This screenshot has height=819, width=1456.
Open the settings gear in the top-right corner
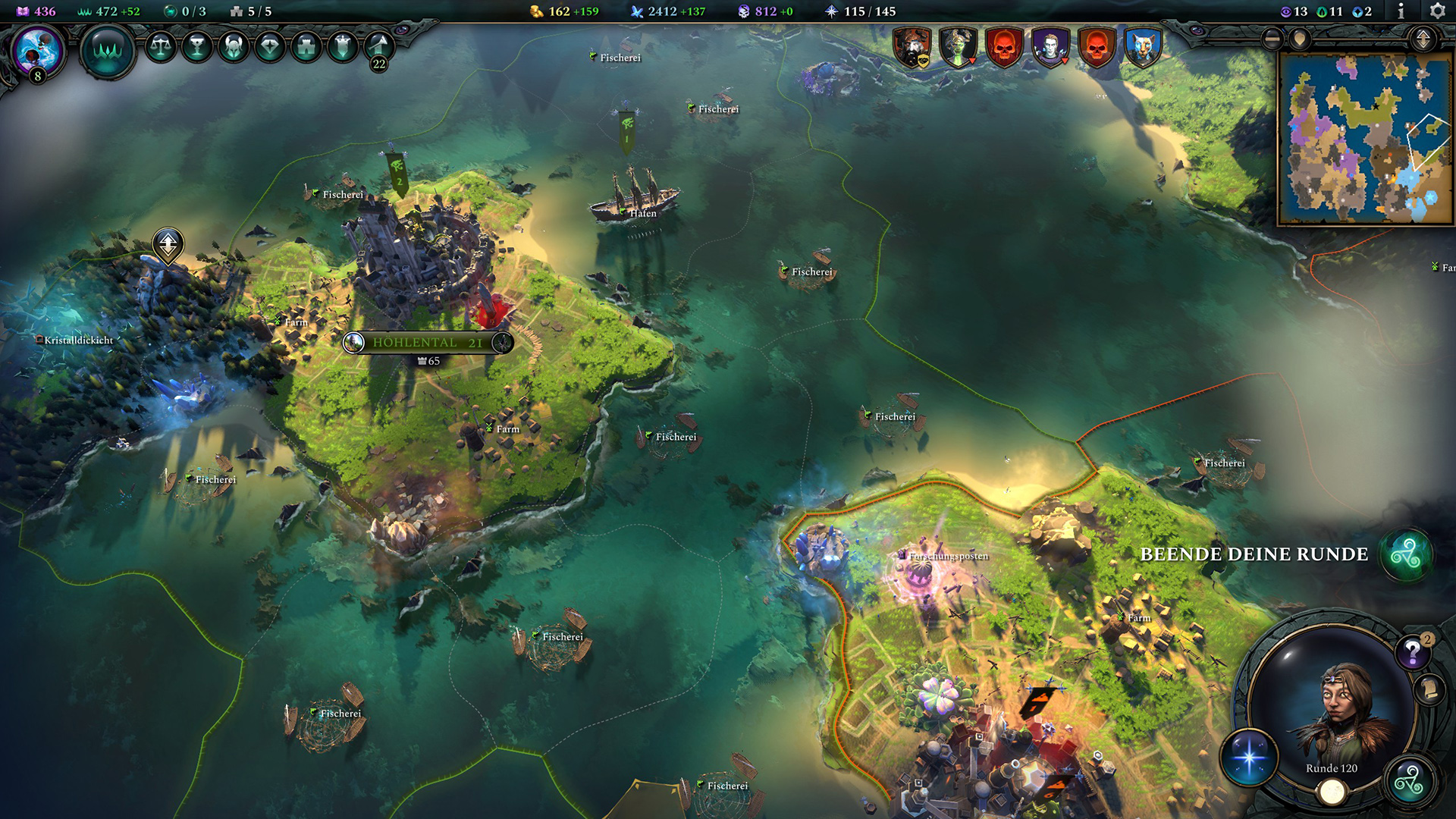pos(1437,11)
